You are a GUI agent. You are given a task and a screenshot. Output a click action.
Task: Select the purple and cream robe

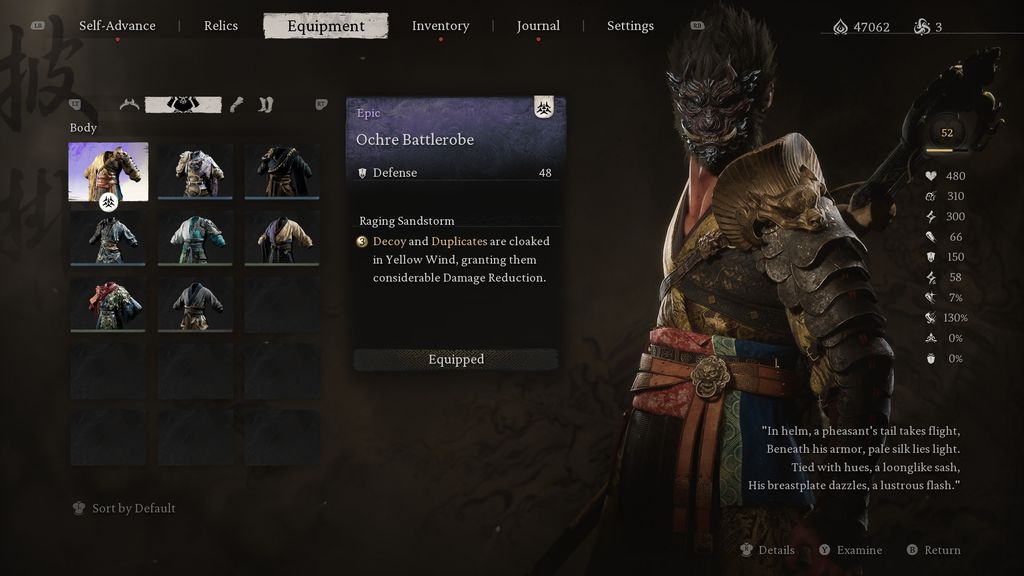(282, 237)
